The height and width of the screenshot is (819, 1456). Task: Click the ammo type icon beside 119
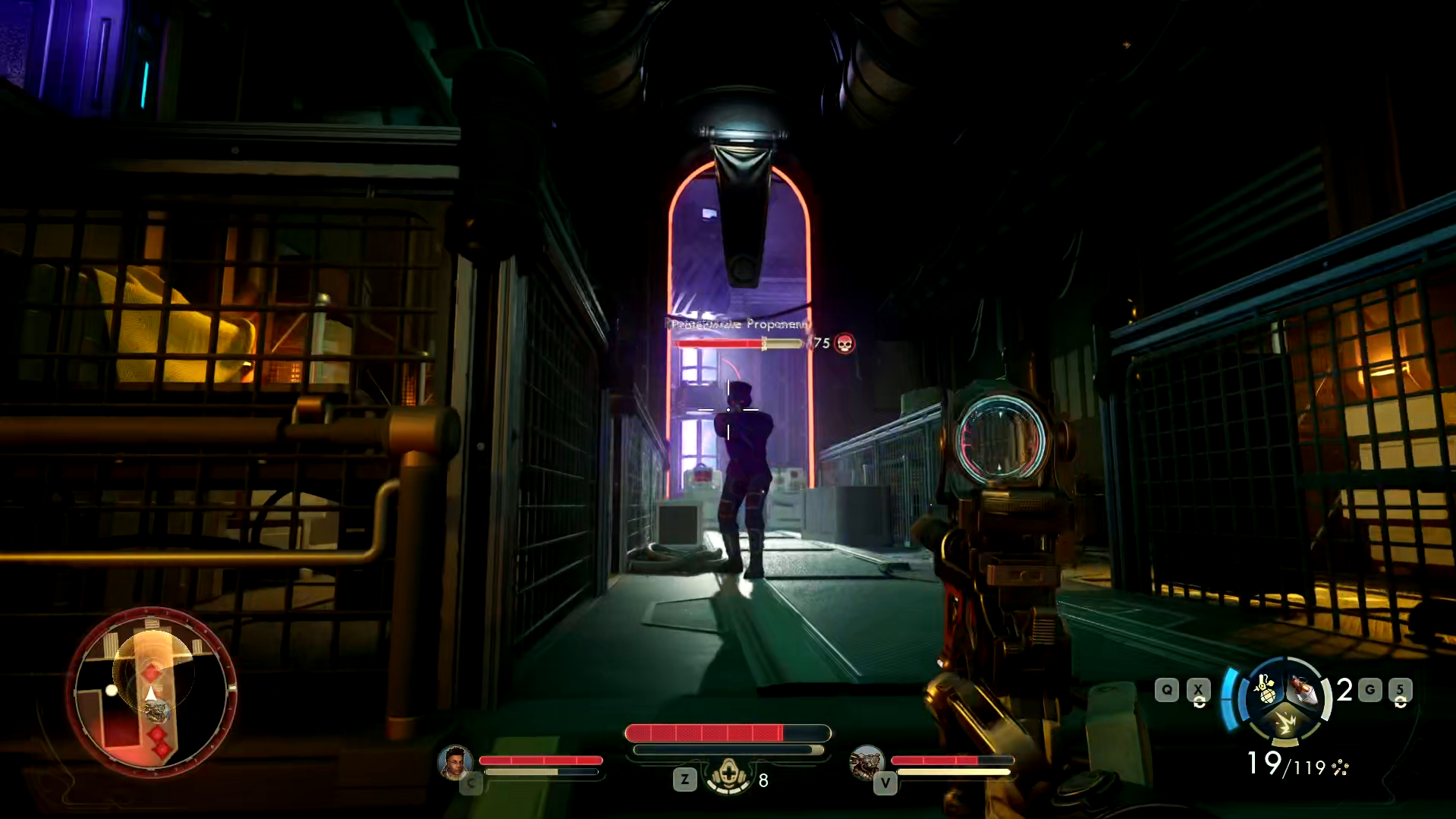[1340, 767]
